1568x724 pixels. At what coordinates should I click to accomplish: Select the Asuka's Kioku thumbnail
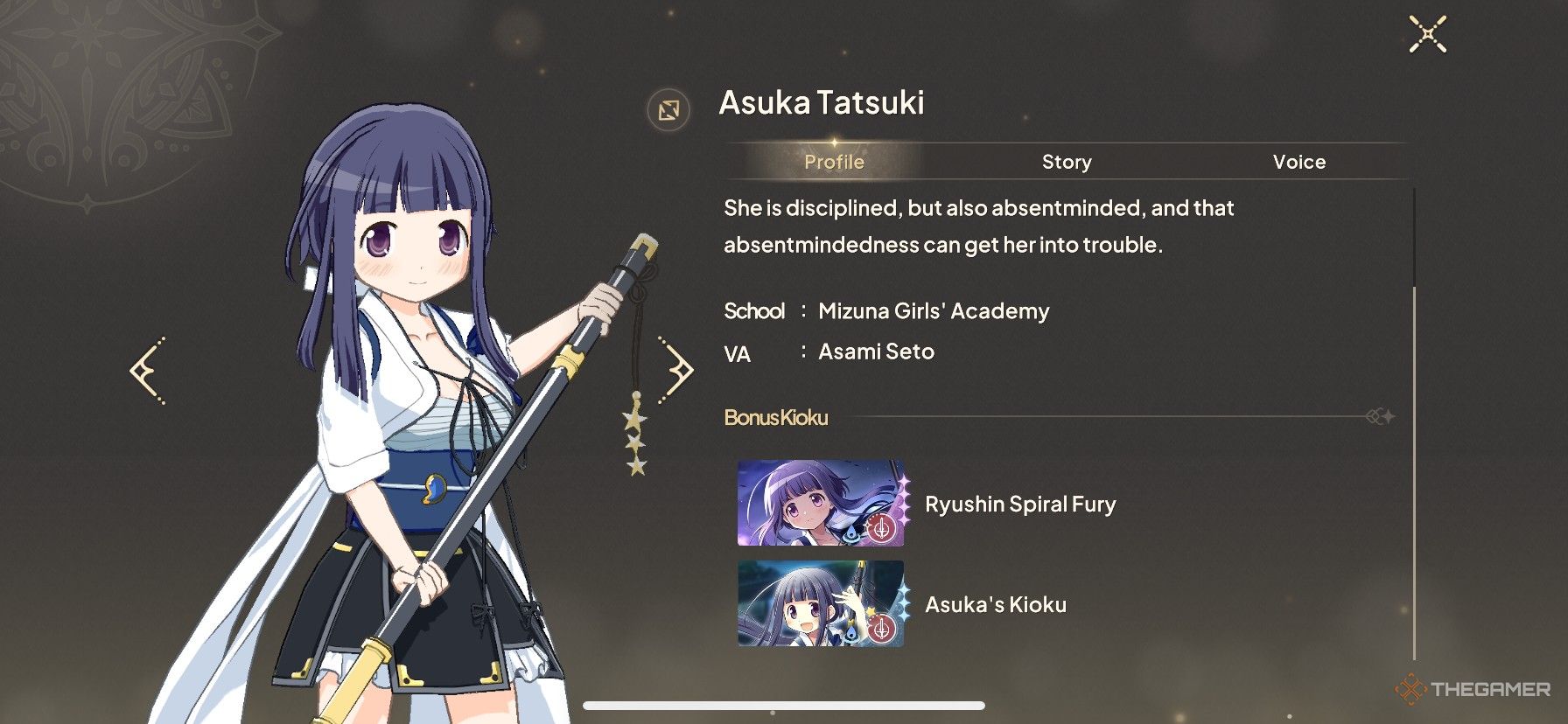(821, 604)
